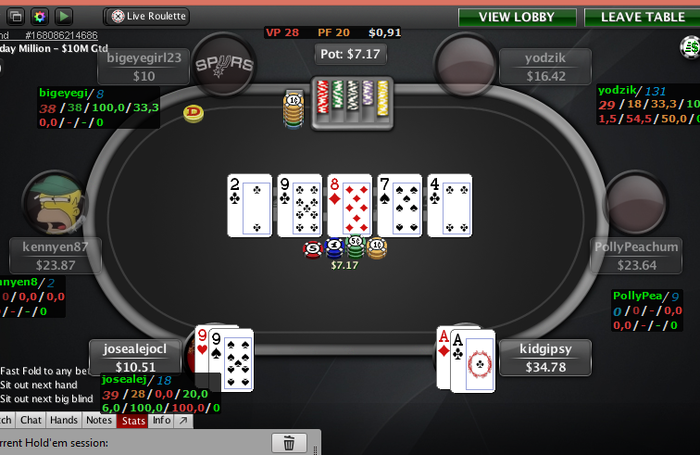Click the overlapping windows icon
The image size is (700, 455).
17,16
